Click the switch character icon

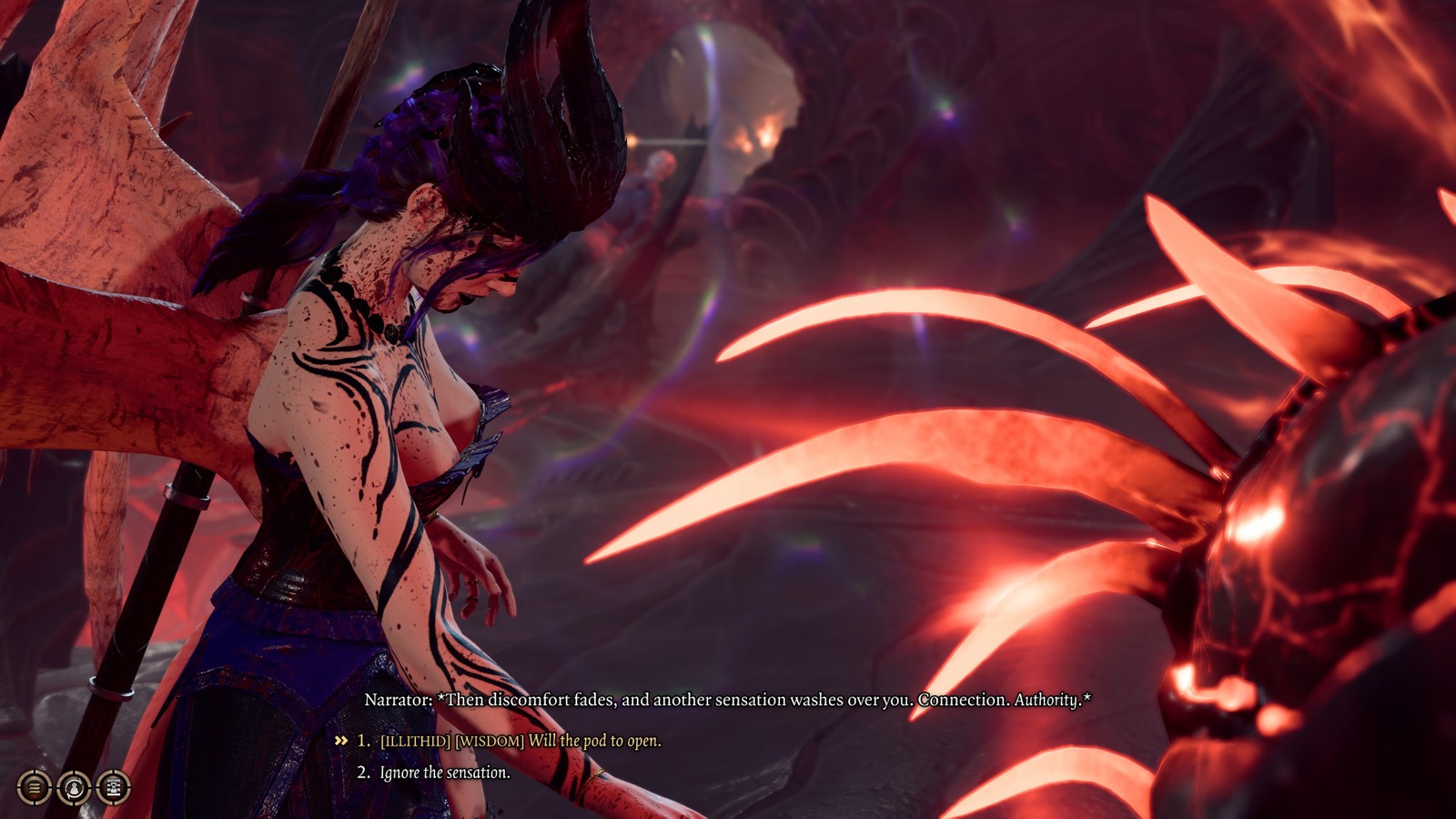click(74, 787)
